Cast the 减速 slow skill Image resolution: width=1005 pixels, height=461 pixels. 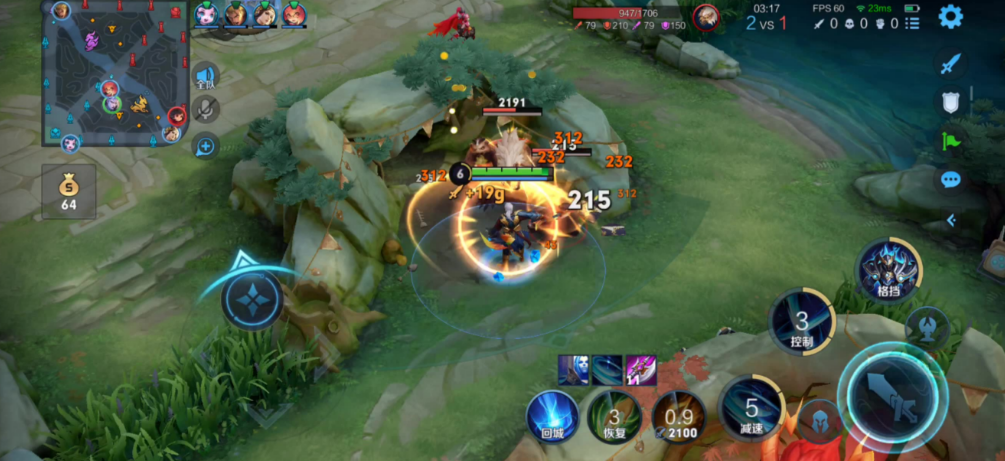(x=752, y=407)
